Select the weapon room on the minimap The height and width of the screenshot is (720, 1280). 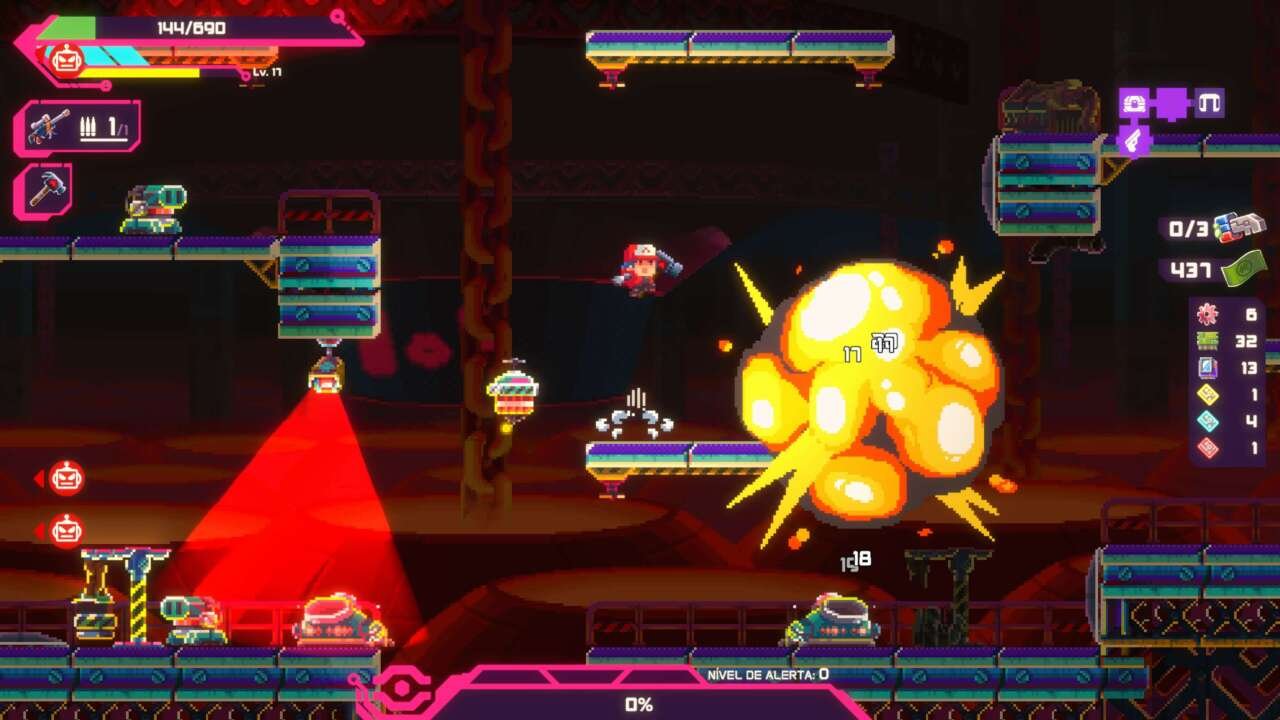(1132, 141)
